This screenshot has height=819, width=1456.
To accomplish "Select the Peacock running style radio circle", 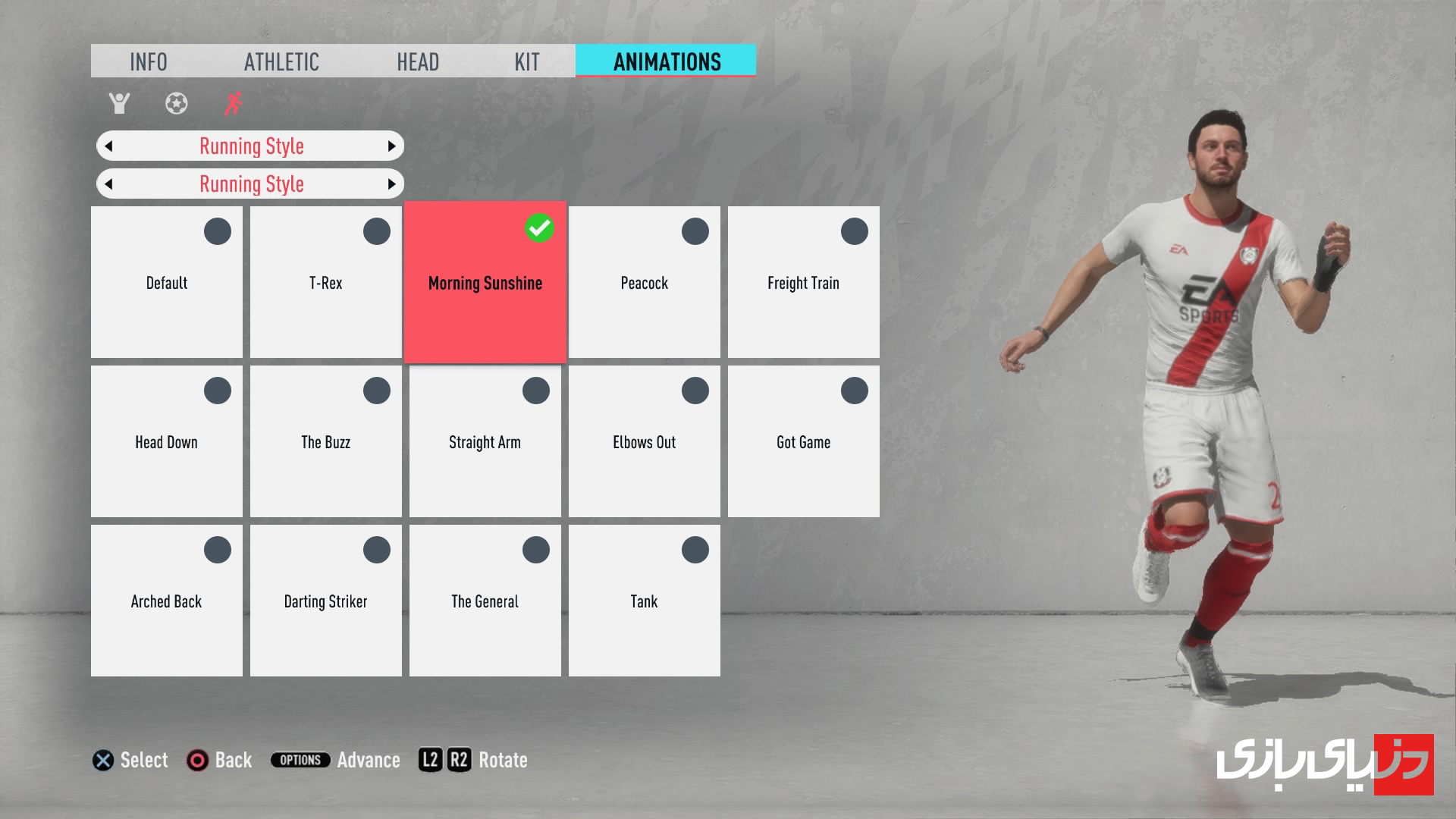I will (695, 231).
